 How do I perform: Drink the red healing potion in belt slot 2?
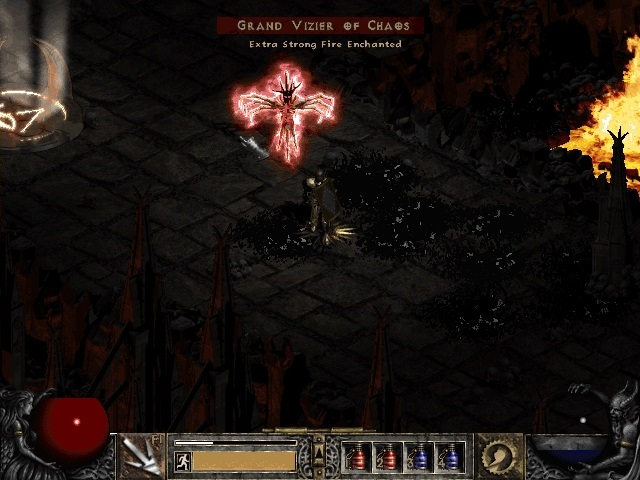tap(388, 457)
